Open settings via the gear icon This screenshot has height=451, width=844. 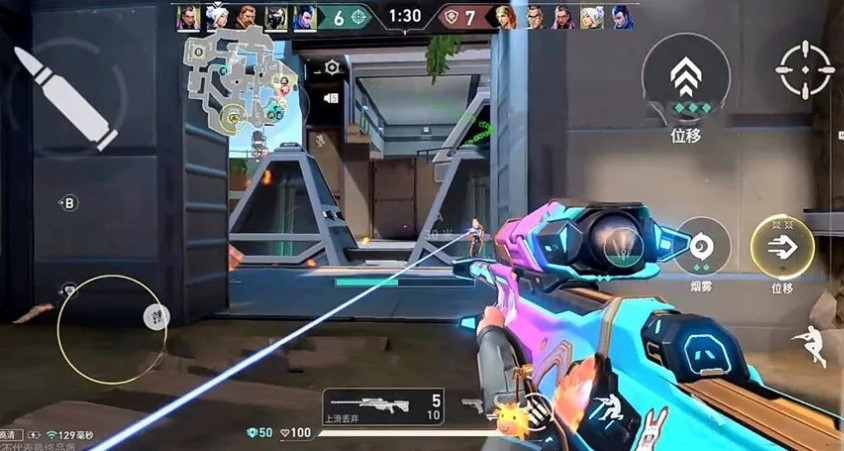pos(332,67)
